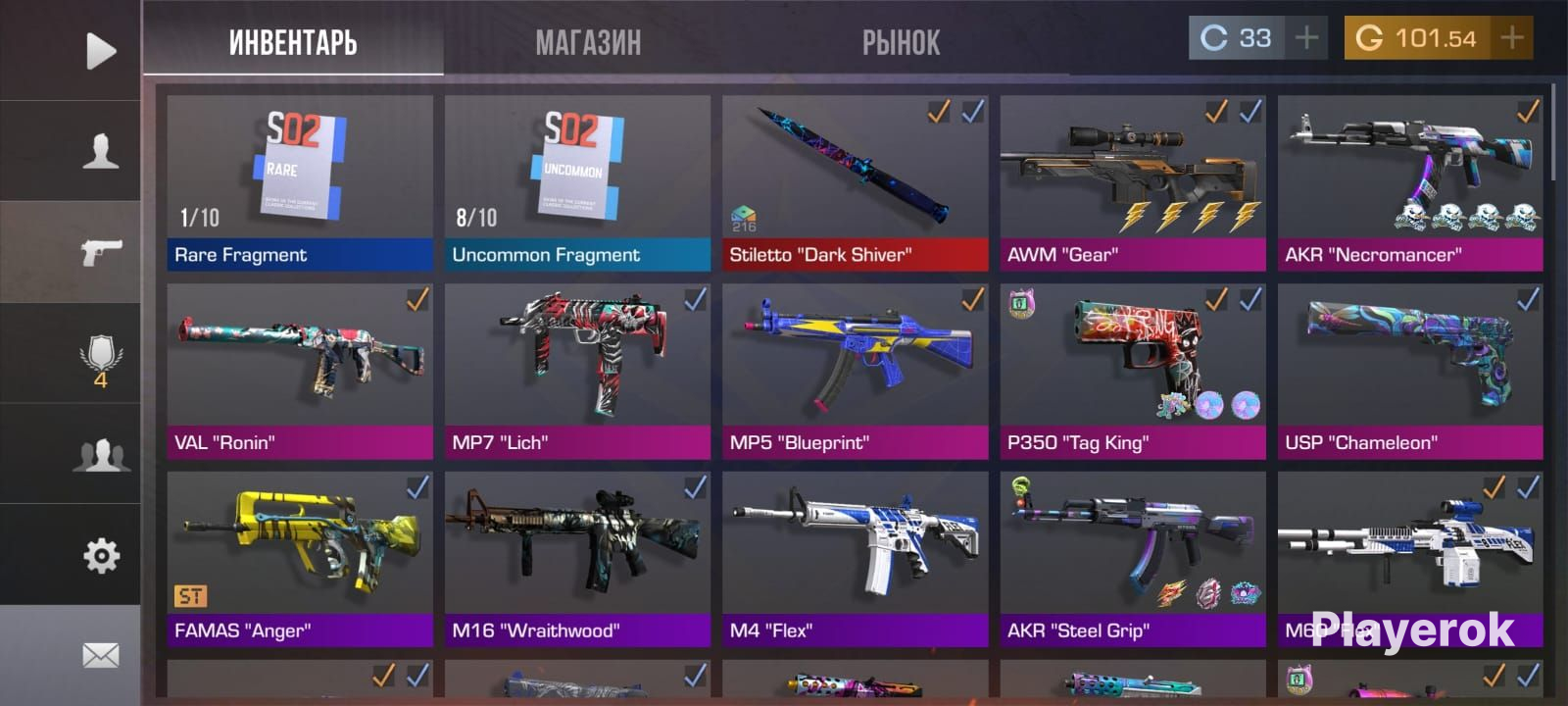
Task: Select the M4 "Flex" rifle skin
Action: pos(855,559)
